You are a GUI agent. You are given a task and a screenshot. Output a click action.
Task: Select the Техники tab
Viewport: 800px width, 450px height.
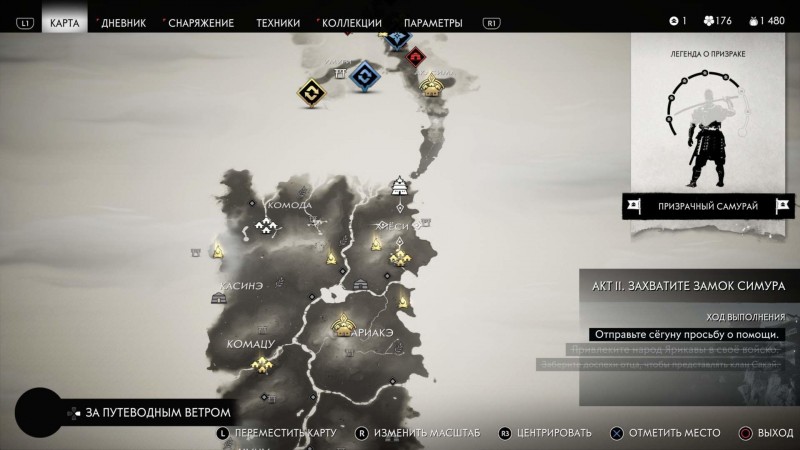tap(278, 22)
